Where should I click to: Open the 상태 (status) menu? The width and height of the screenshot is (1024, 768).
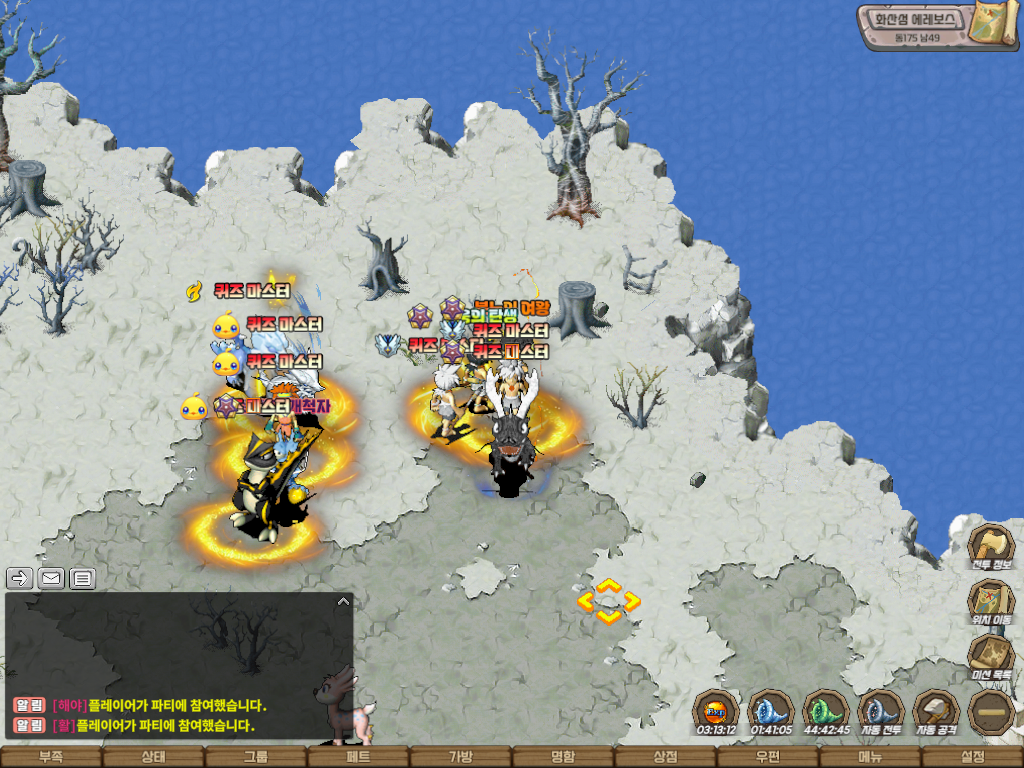(x=153, y=757)
